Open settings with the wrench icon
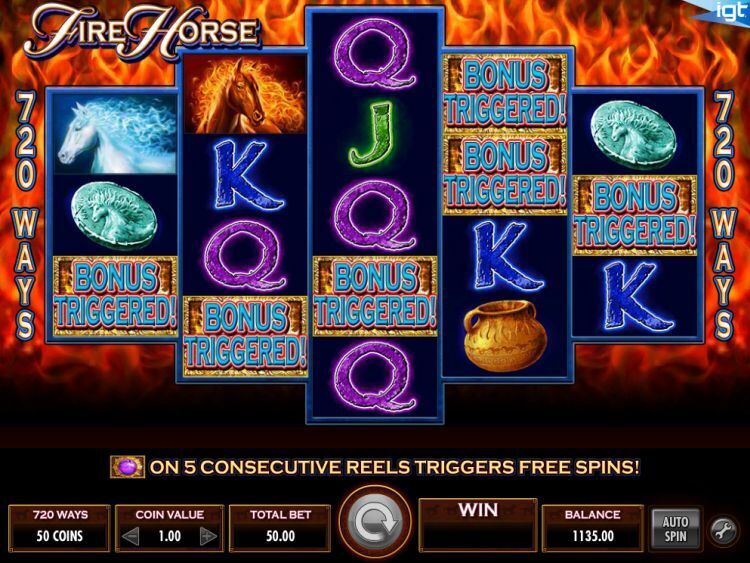750x563 pixels. tap(723, 529)
